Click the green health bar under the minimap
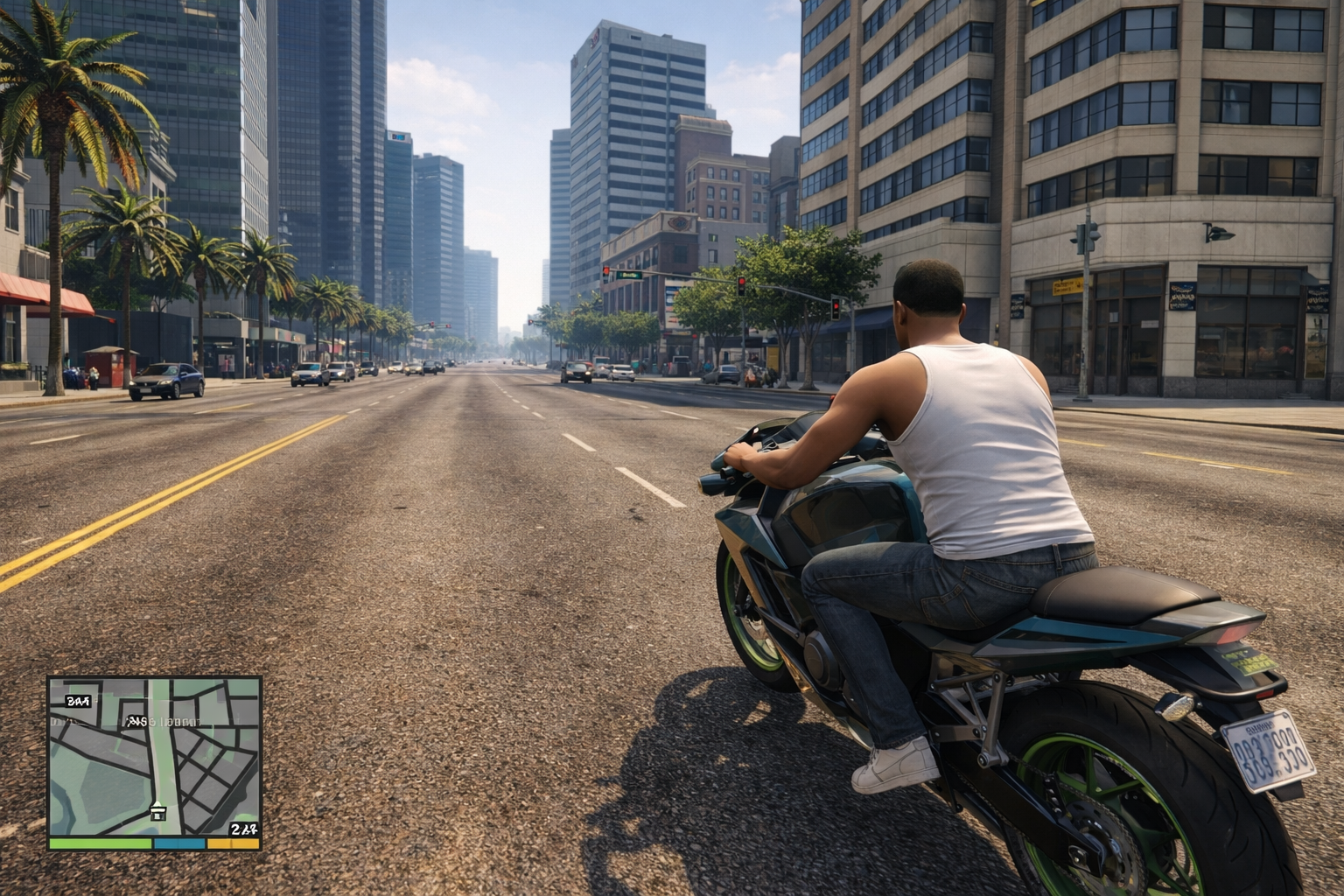This screenshot has width=1344, height=896. (x=100, y=843)
